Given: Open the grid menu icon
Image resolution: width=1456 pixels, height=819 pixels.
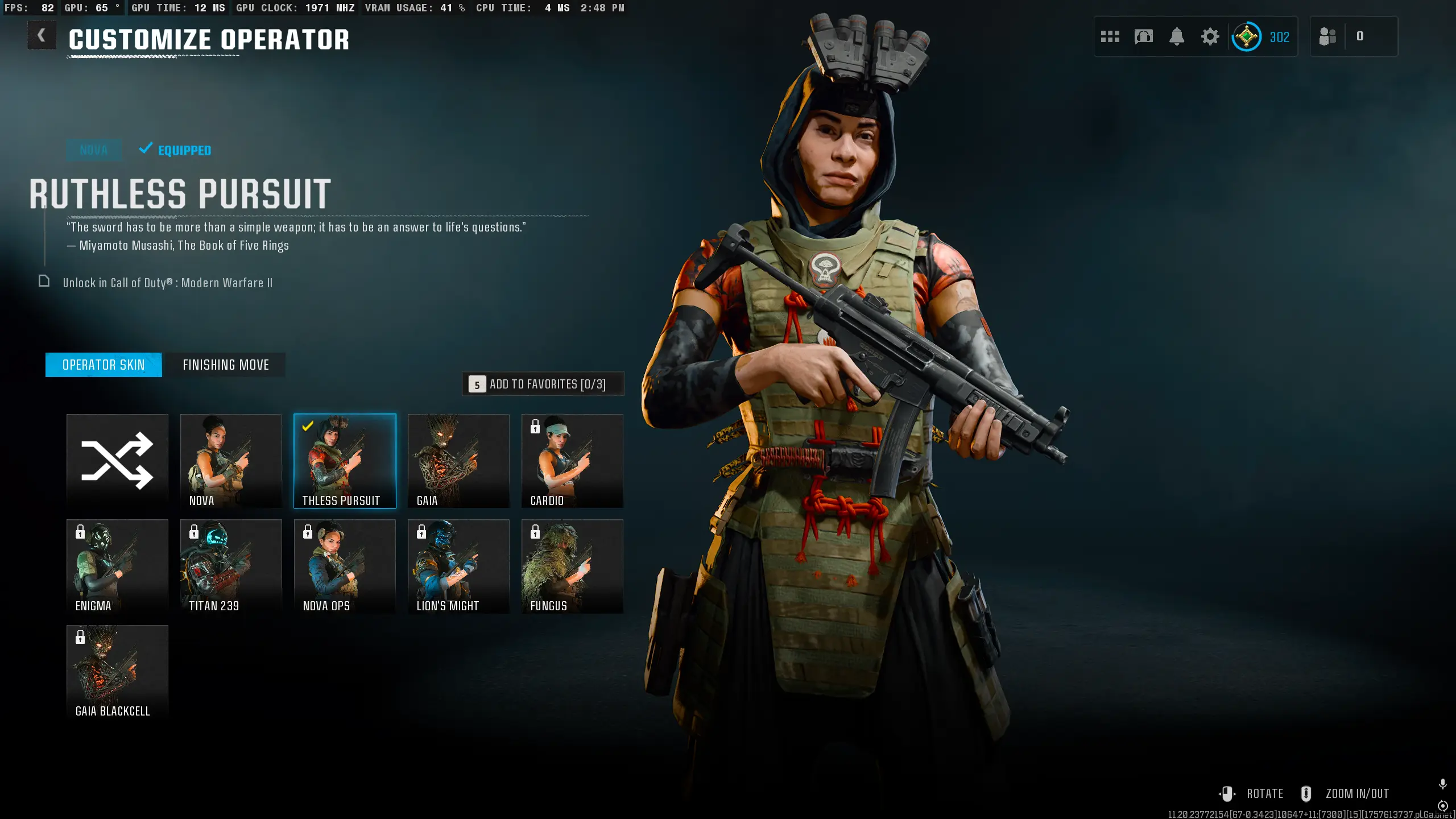Looking at the screenshot, I should pyautogui.click(x=1110, y=37).
